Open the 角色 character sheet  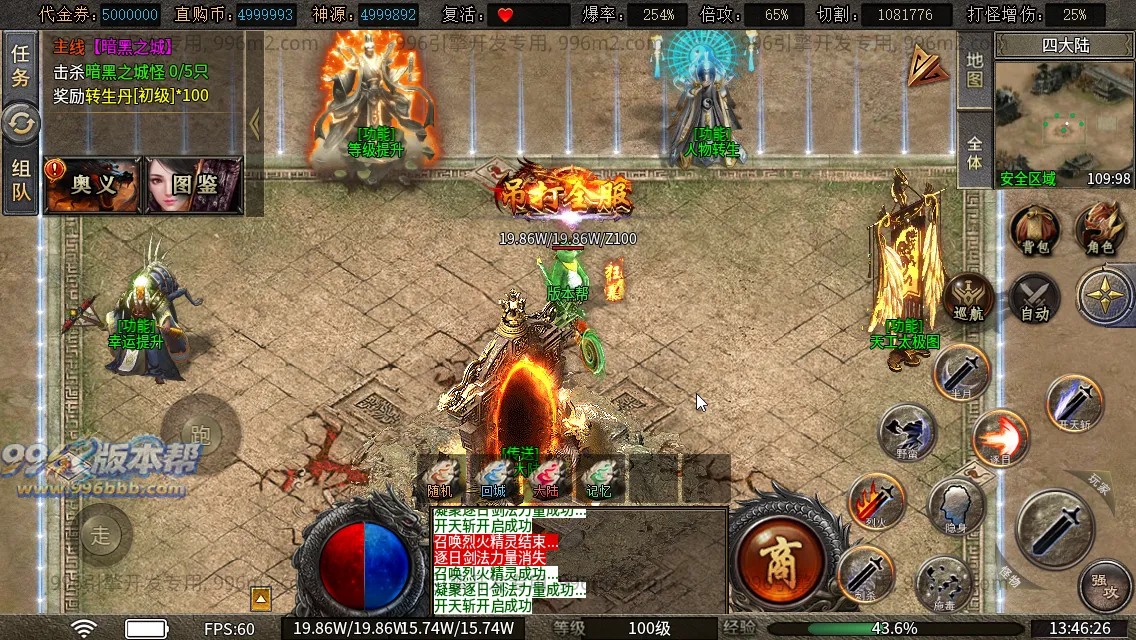click(x=1099, y=230)
